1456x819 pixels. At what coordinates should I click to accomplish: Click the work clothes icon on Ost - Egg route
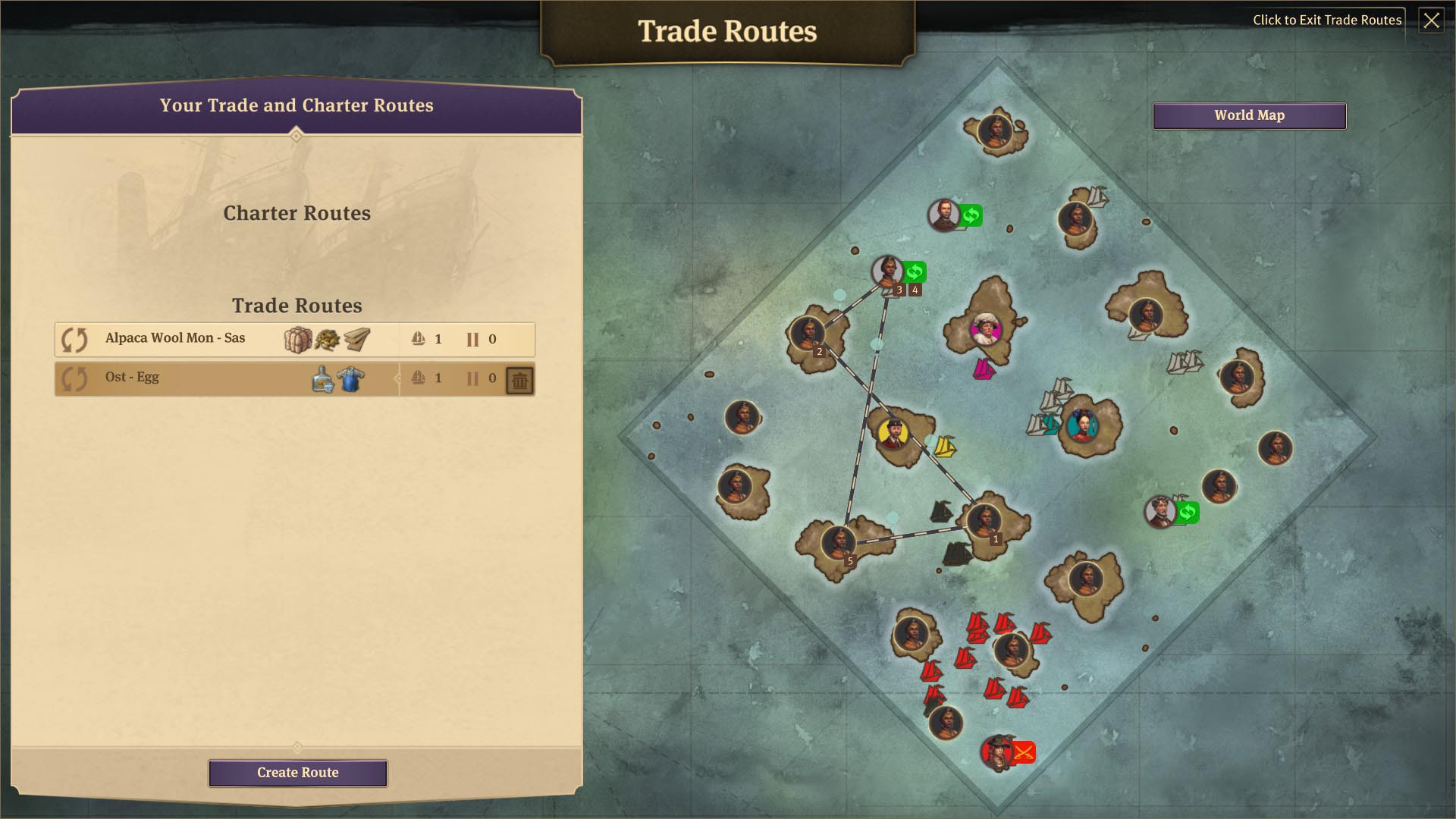pos(349,378)
